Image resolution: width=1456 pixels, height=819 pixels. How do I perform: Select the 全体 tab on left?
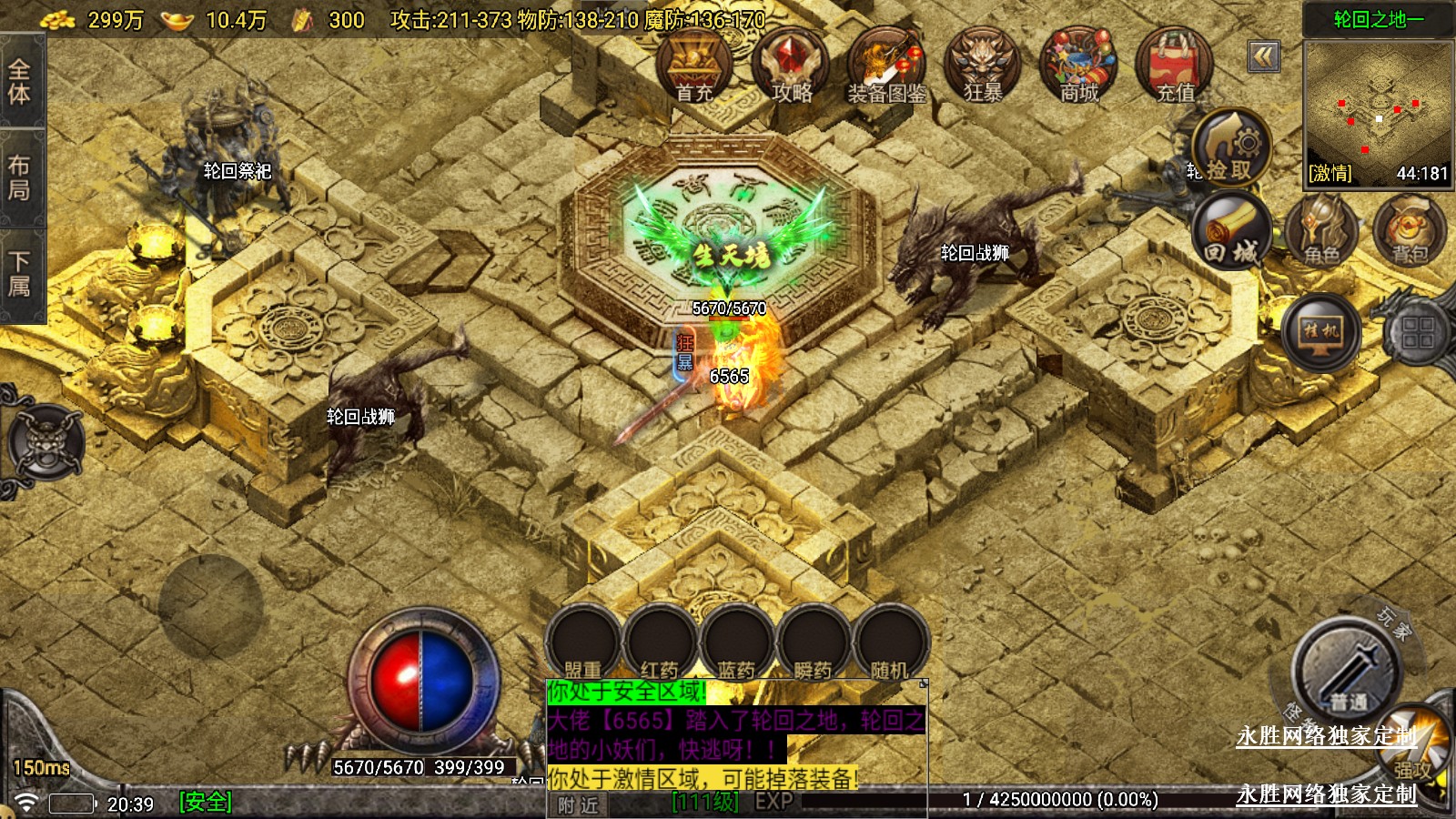pos(20,81)
